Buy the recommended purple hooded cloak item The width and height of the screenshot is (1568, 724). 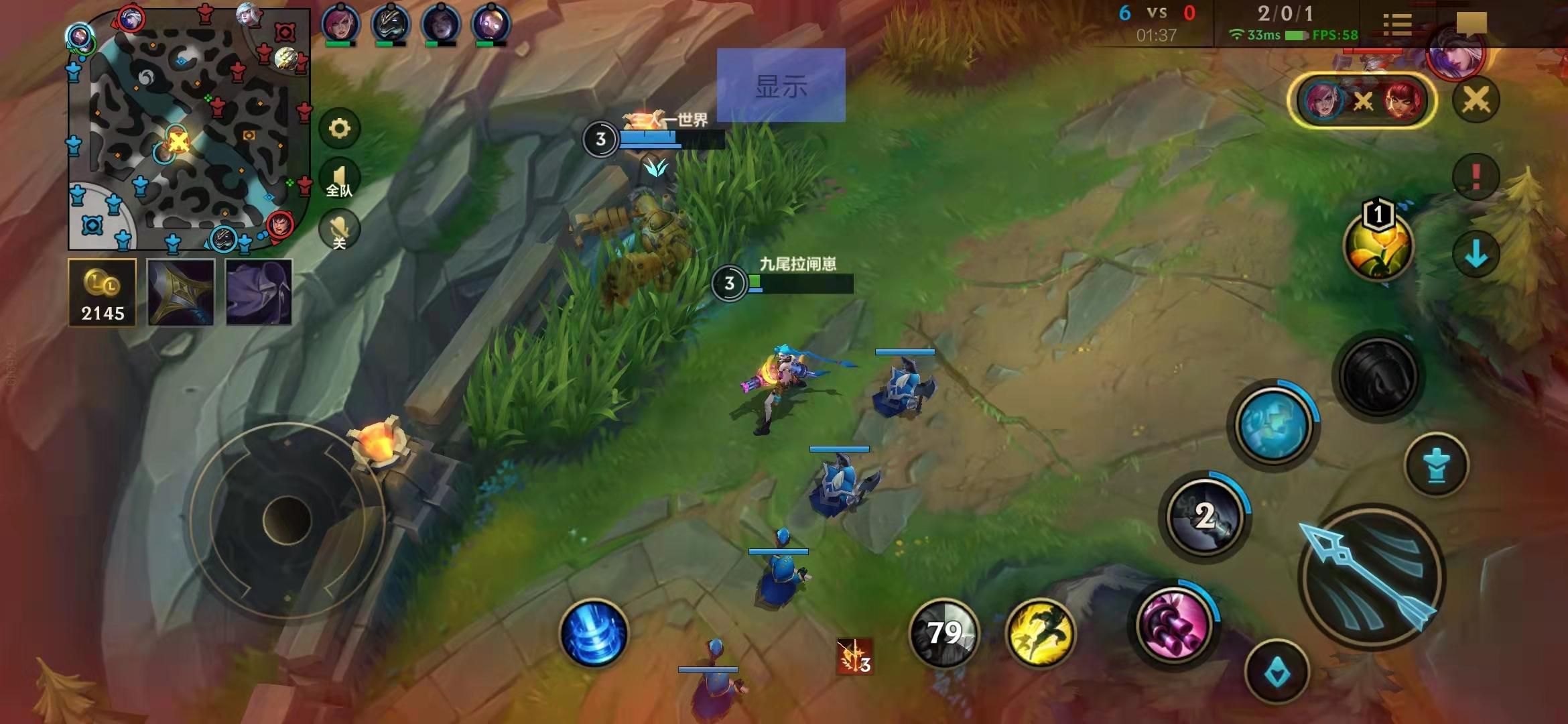point(259,292)
